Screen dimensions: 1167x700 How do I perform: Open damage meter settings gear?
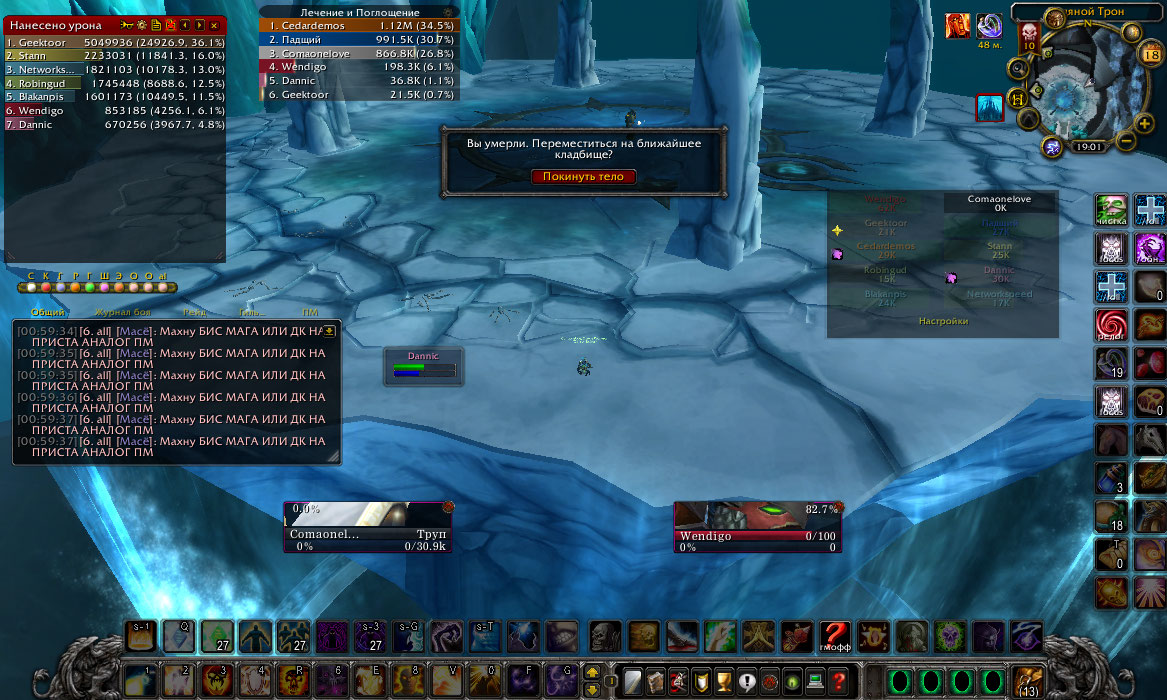pyautogui.click(x=141, y=24)
